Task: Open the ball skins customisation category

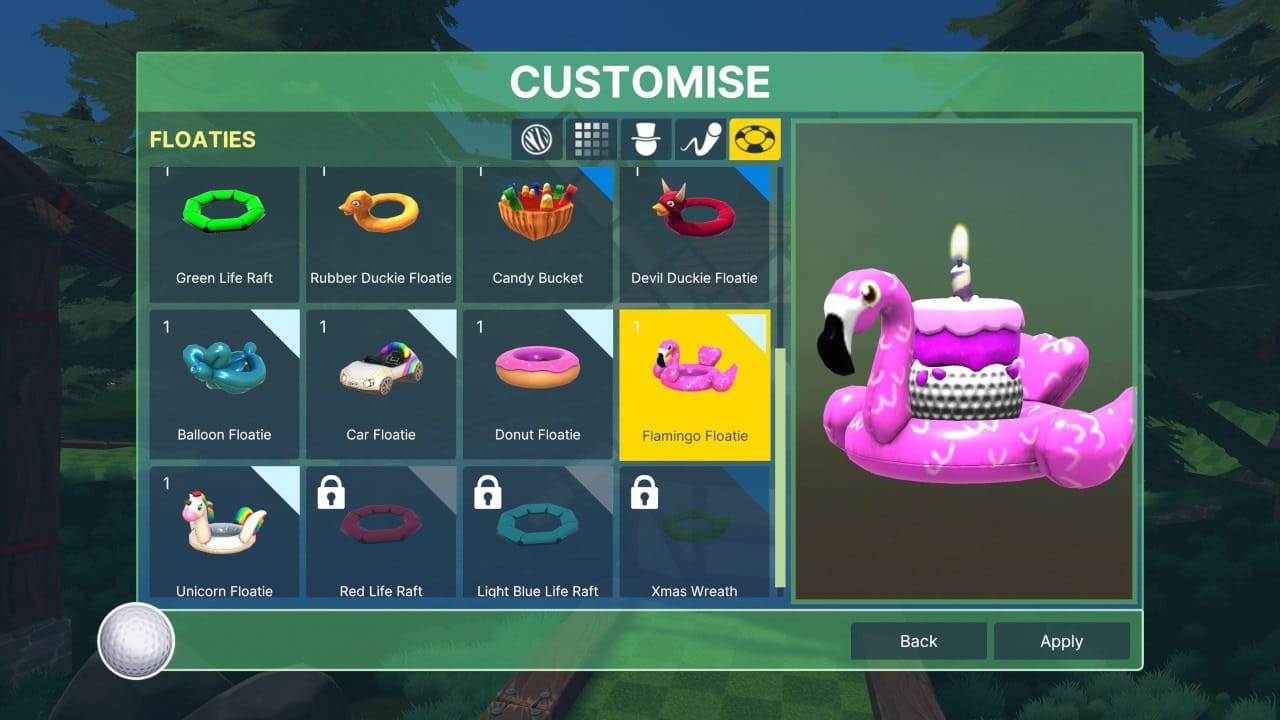Action: [x=536, y=139]
